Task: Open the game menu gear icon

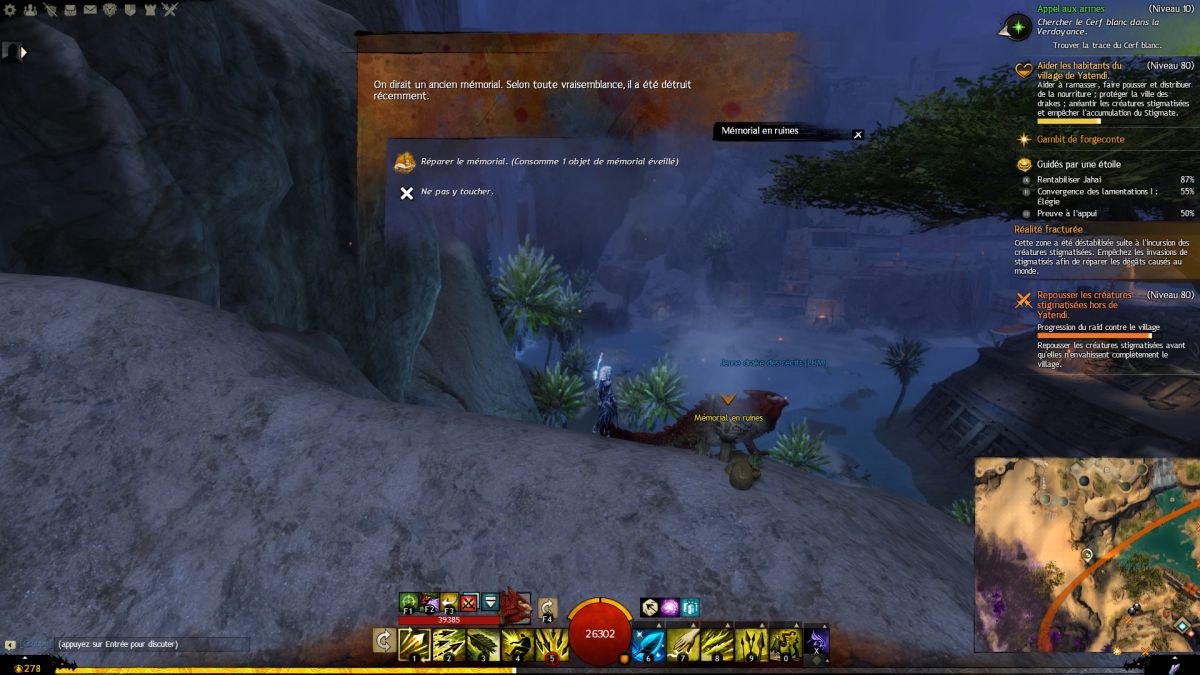Action: point(9,10)
